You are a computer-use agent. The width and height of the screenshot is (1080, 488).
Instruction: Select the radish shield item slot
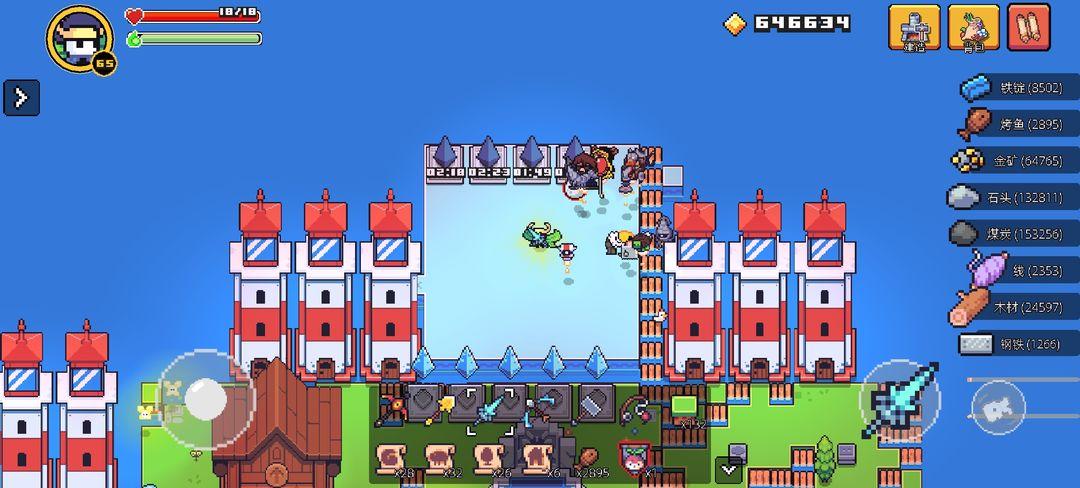(x=634, y=460)
